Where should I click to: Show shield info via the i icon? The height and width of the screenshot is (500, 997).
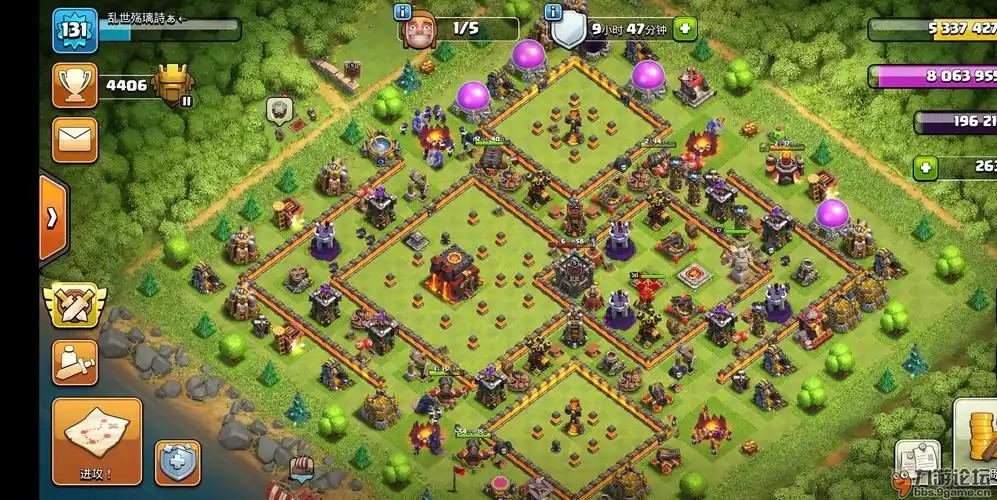tap(553, 12)
